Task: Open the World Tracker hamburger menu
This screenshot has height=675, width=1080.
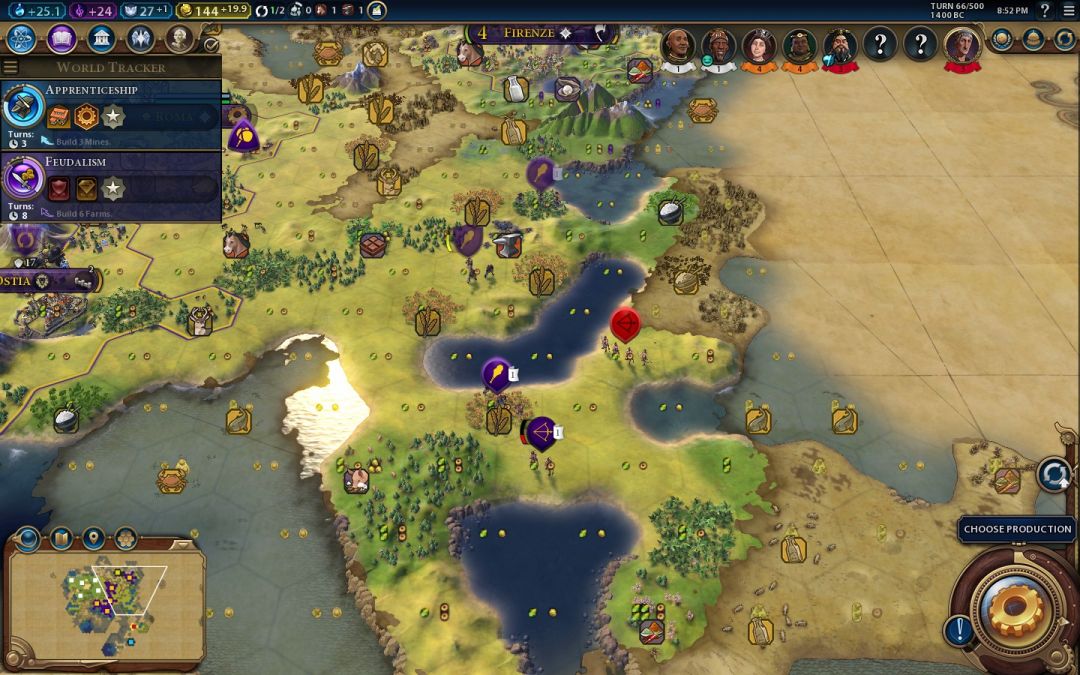Action: tap(10, 67)
